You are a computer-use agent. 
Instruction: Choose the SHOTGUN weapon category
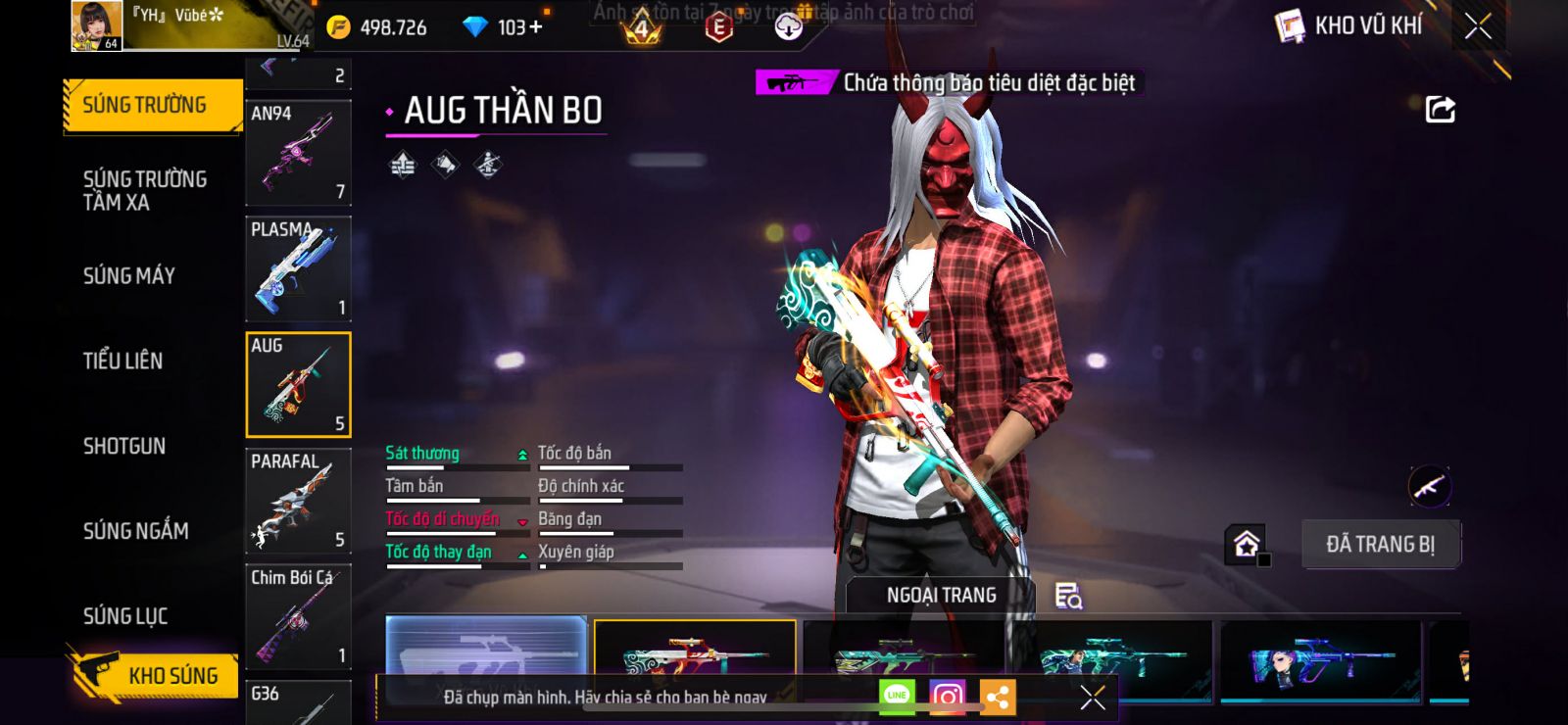coord(124,446)
